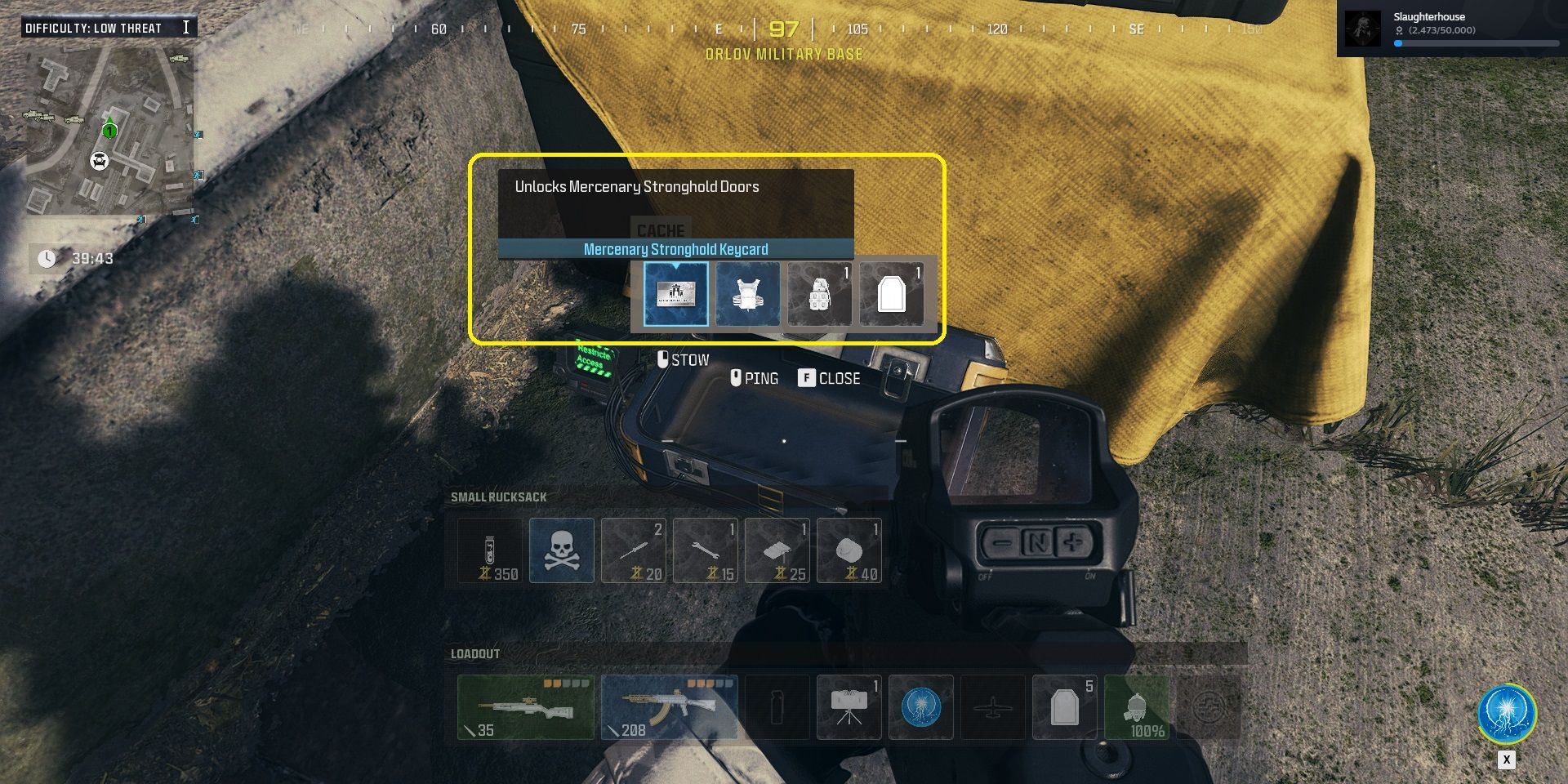Select the skull poison item in the rucksack
The width and height of the screenshot is (1568, 784).
click(x=562, y=550)
